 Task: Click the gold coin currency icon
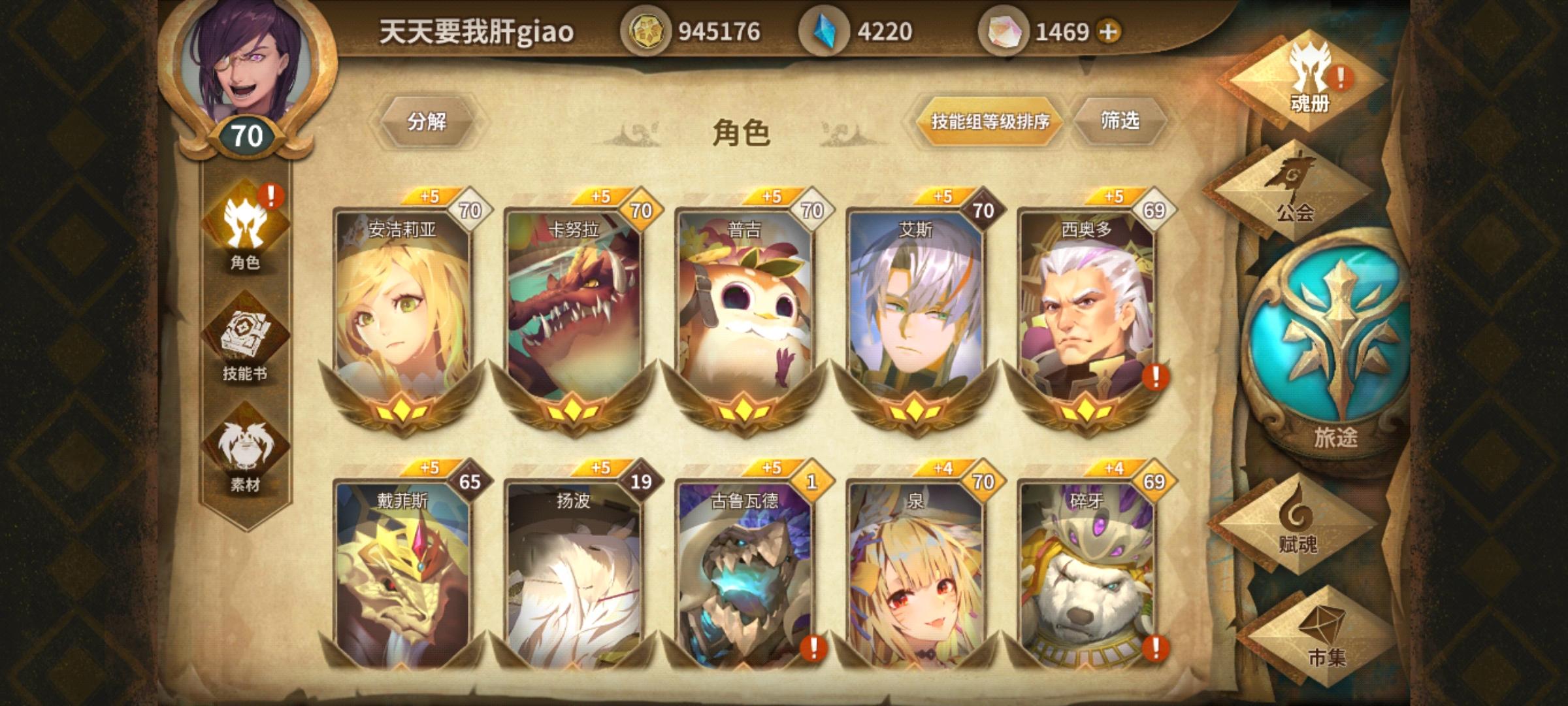point(647,29)
